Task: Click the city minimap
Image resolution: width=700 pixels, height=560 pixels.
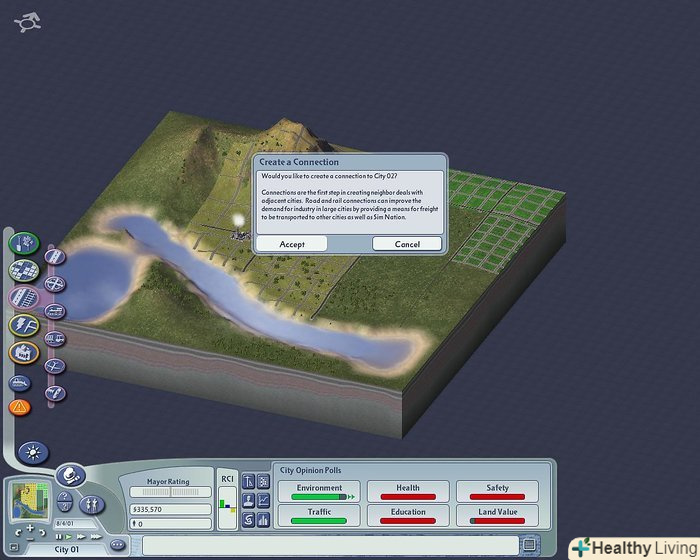Action: 29,502
